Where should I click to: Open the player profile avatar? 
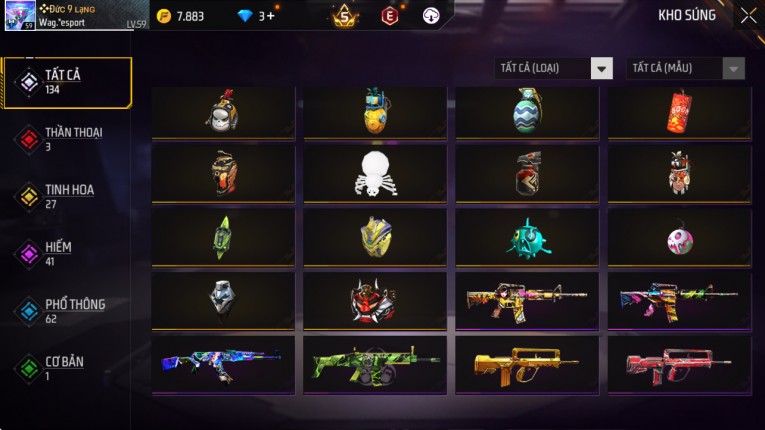tap(20, 15)
